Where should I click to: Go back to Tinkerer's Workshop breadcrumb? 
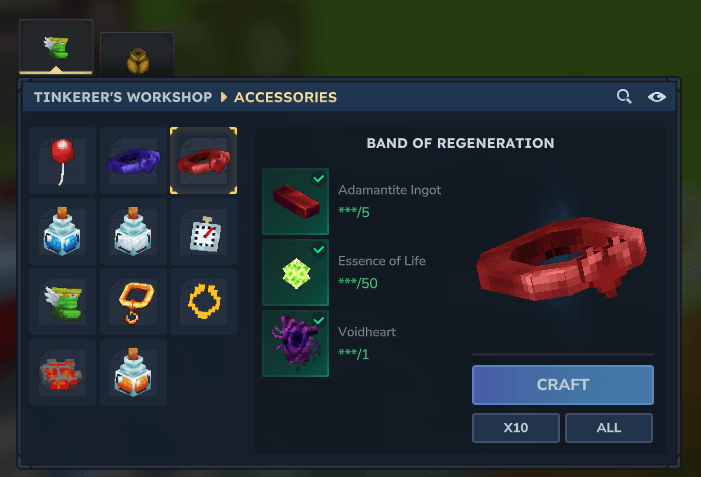122,97
